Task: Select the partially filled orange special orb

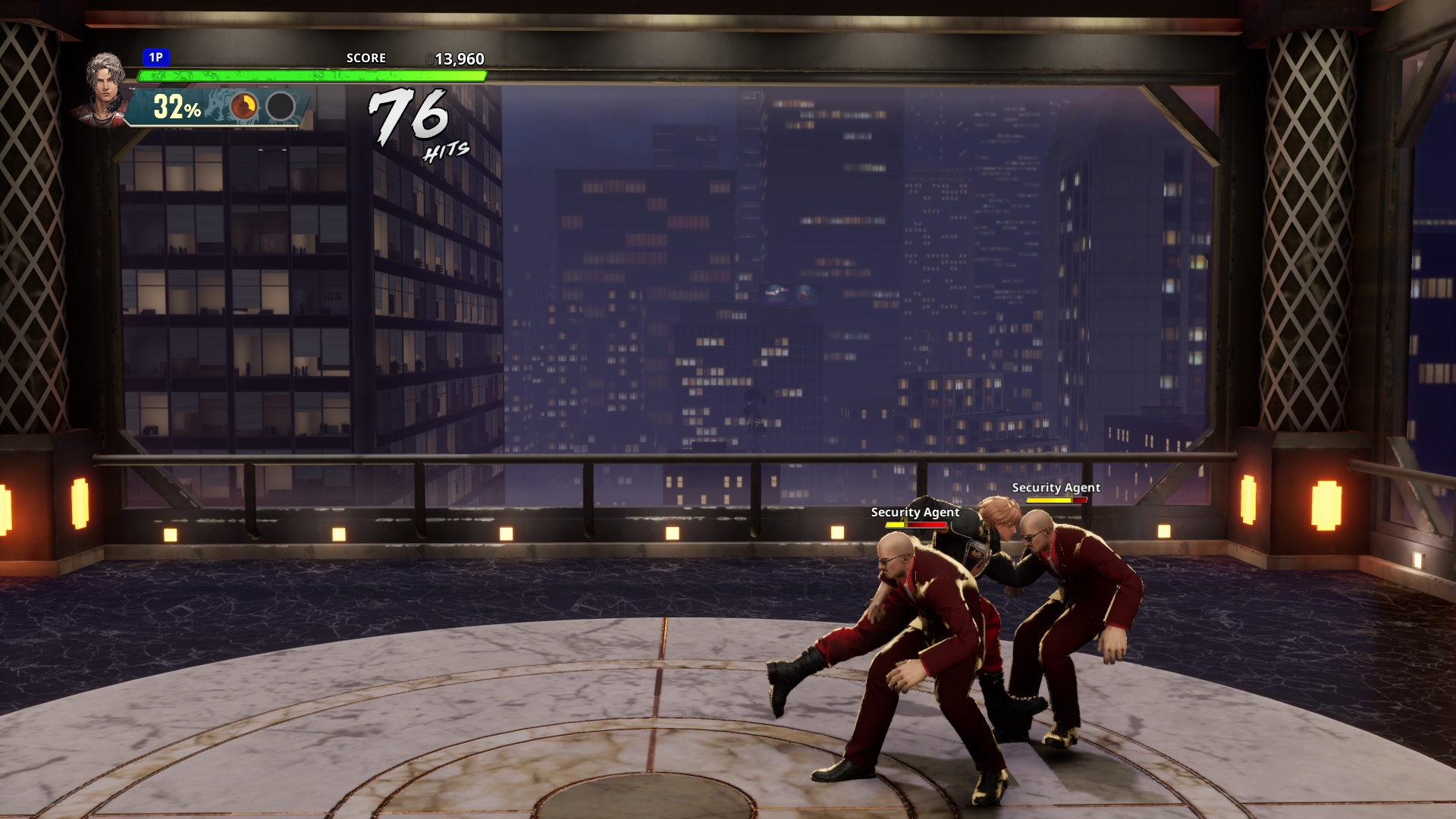Action: tap(243, 107)
